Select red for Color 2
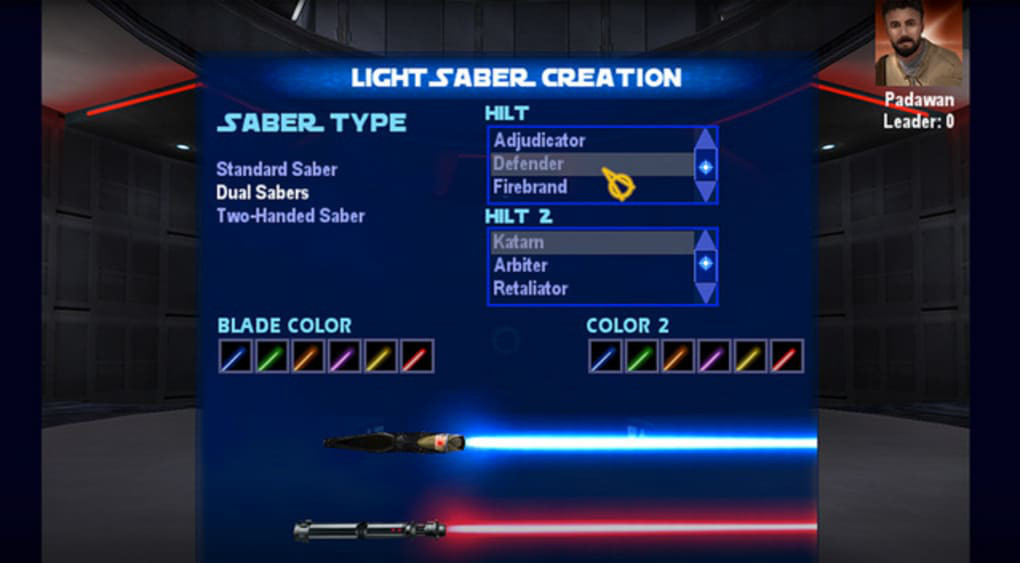 (x=786, y=356)
